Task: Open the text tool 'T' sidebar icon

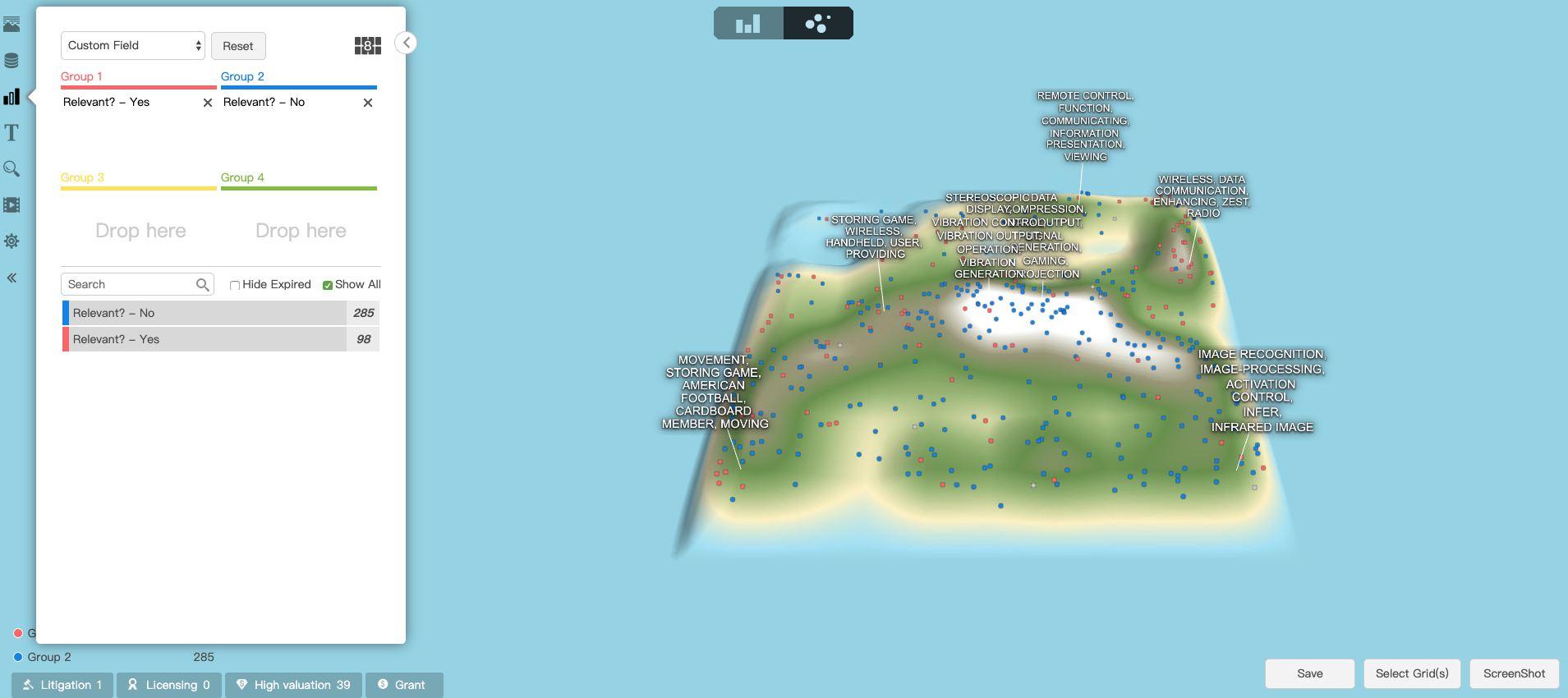Action: coord(11,133)
